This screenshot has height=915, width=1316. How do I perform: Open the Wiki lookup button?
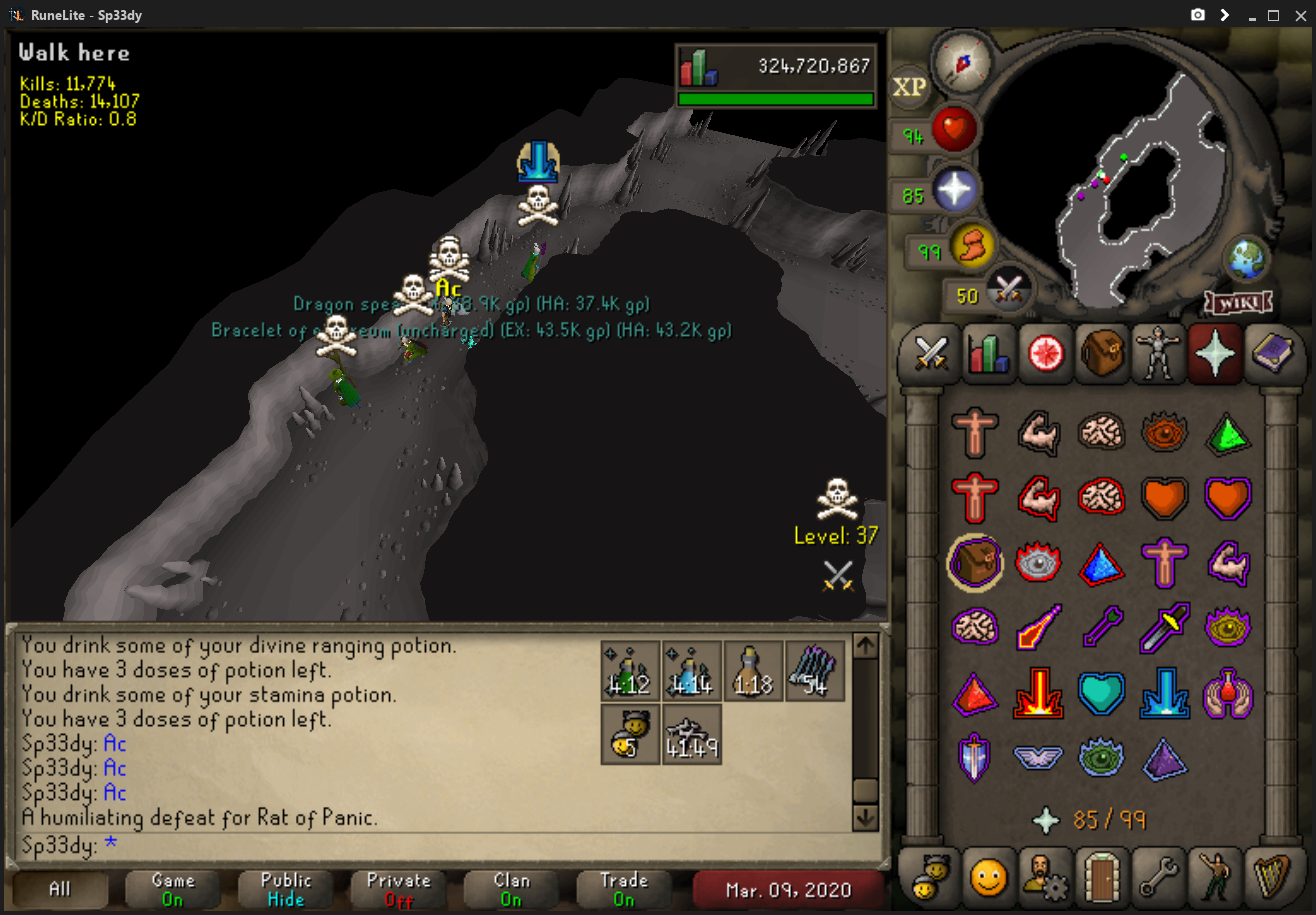coord(1238,301)
